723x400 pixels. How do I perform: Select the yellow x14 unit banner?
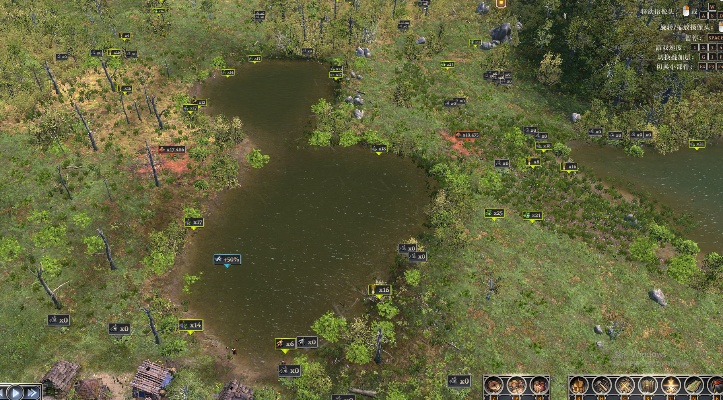tap(190, 325)
